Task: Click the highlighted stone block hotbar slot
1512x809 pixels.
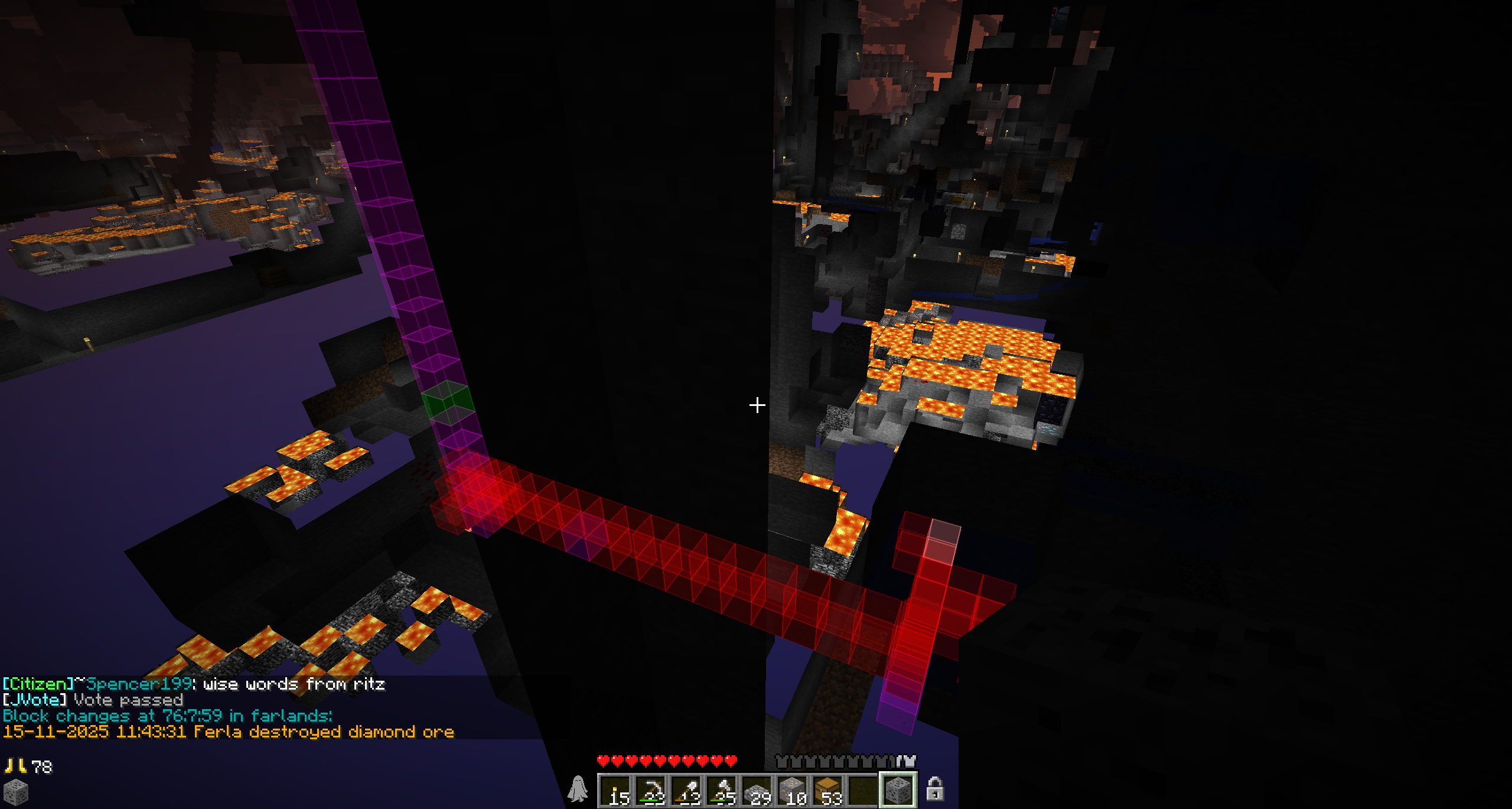Action: tap(898, 790)
